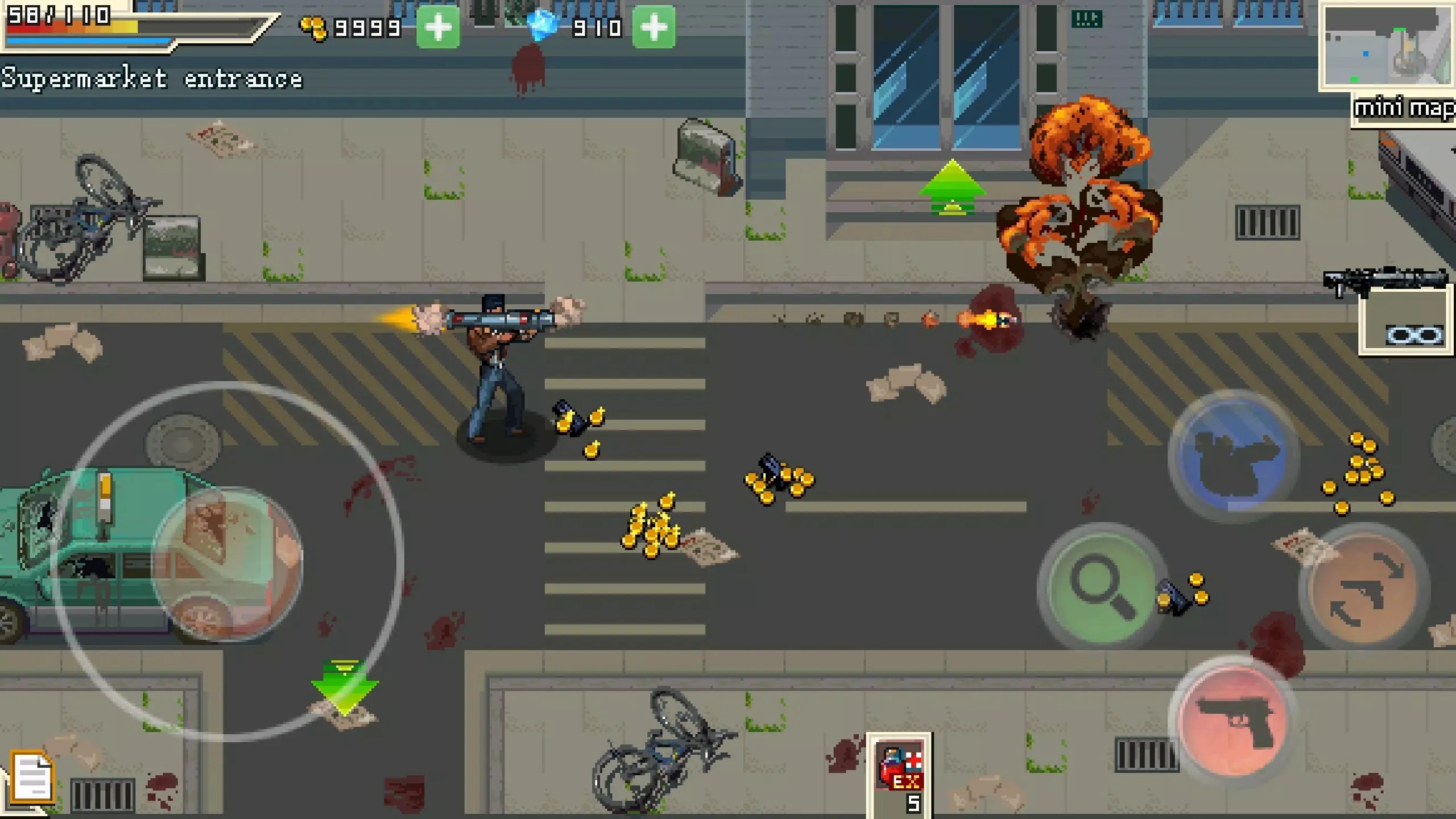
Task: Tap the green plus beside gold coins
Action: [x=438, y=27]
